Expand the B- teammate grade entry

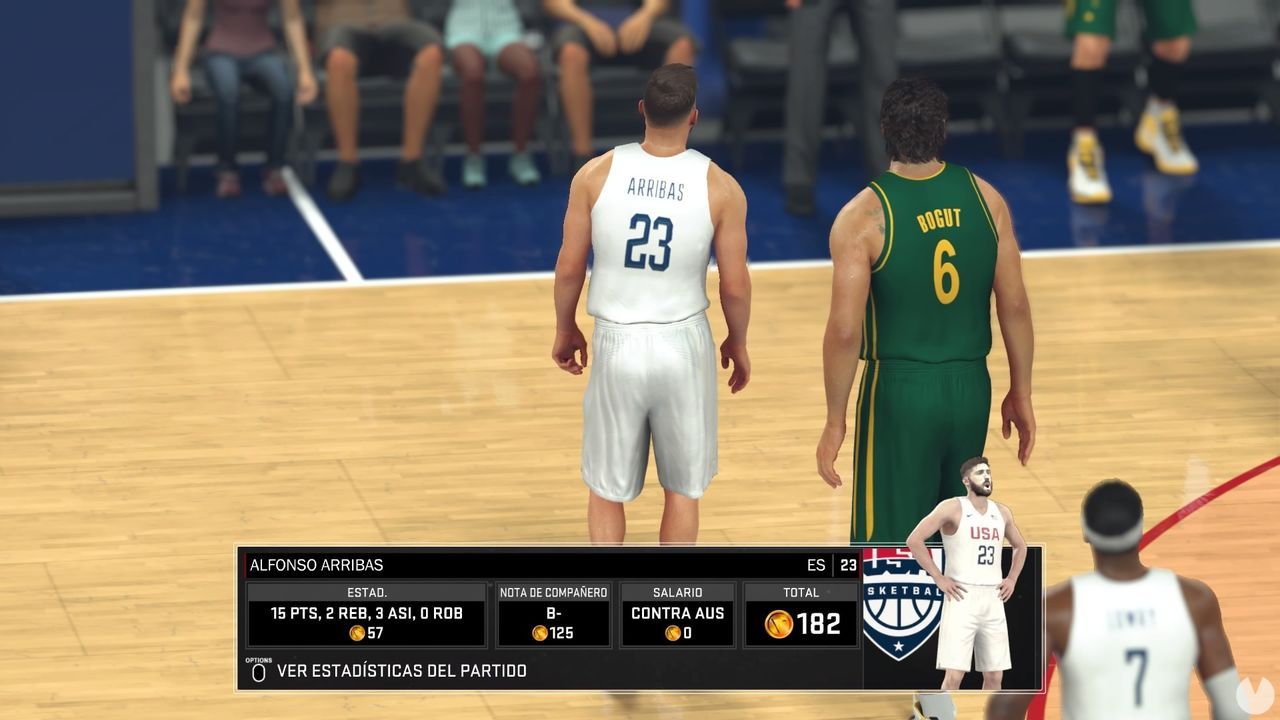pos(552,613)
